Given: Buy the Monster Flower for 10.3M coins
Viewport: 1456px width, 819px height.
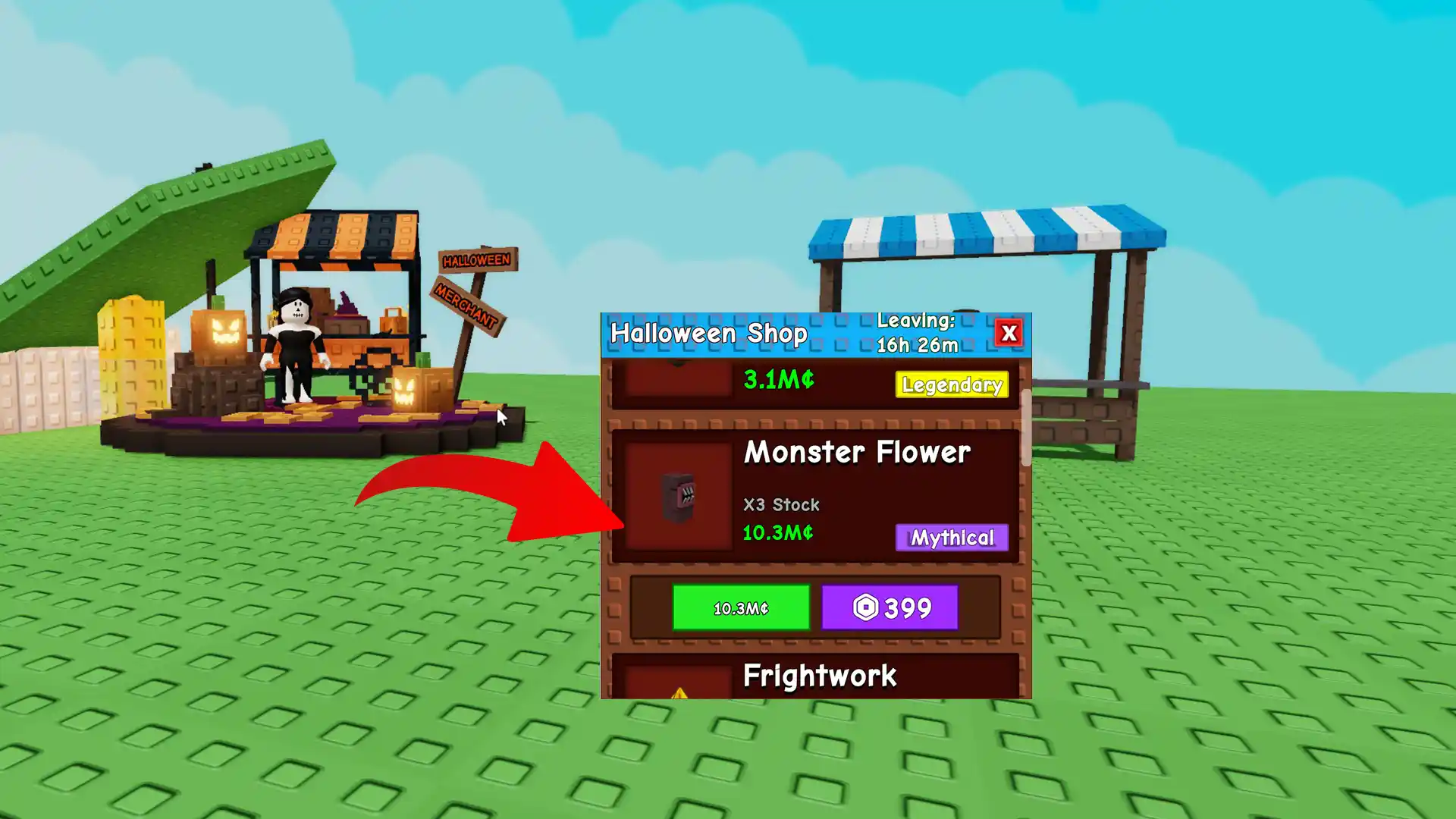Looking at the screenshot, I should [741, 607].
